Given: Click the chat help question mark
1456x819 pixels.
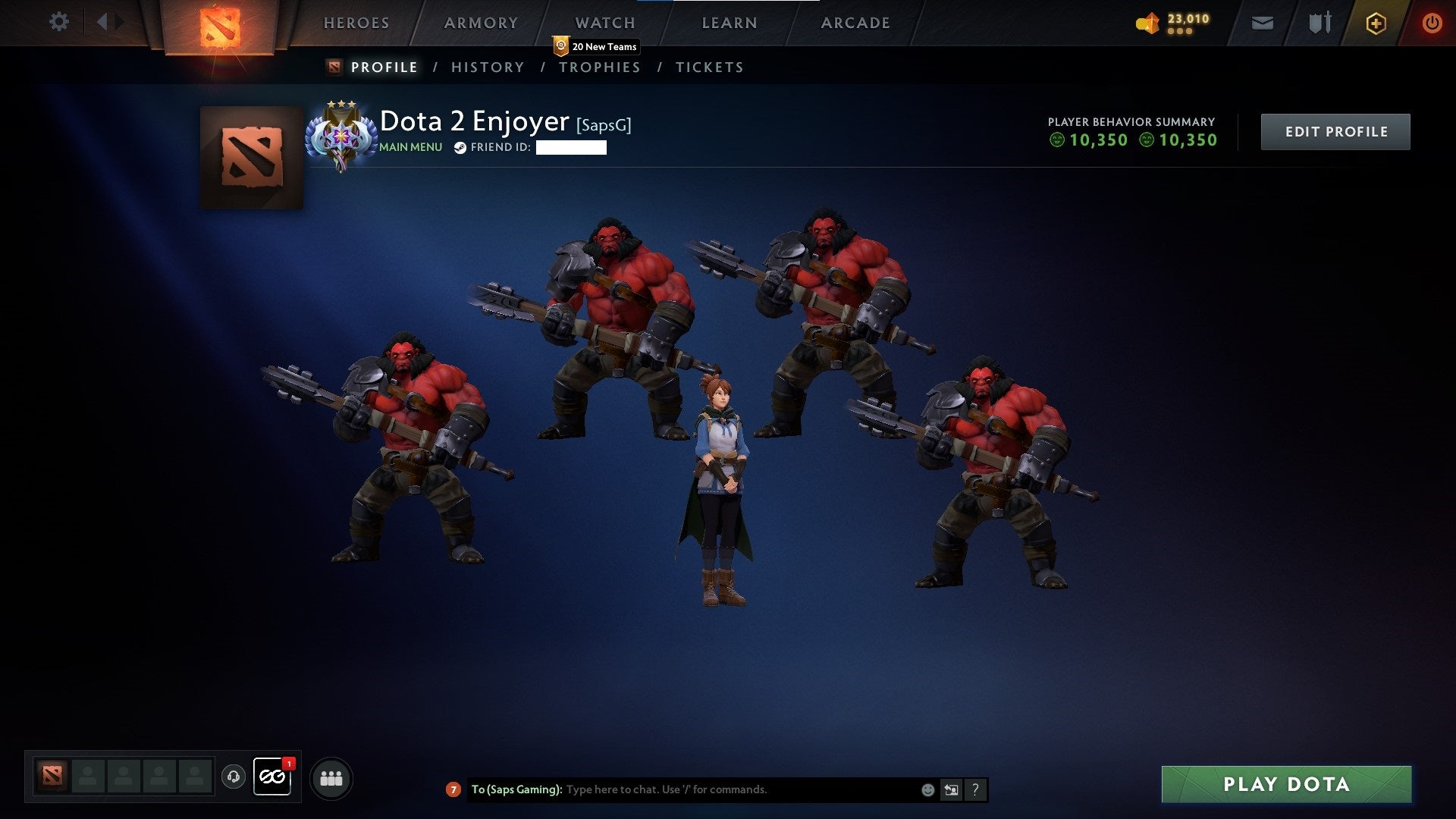Looking at the screenshot, I should tap(975, 790).
